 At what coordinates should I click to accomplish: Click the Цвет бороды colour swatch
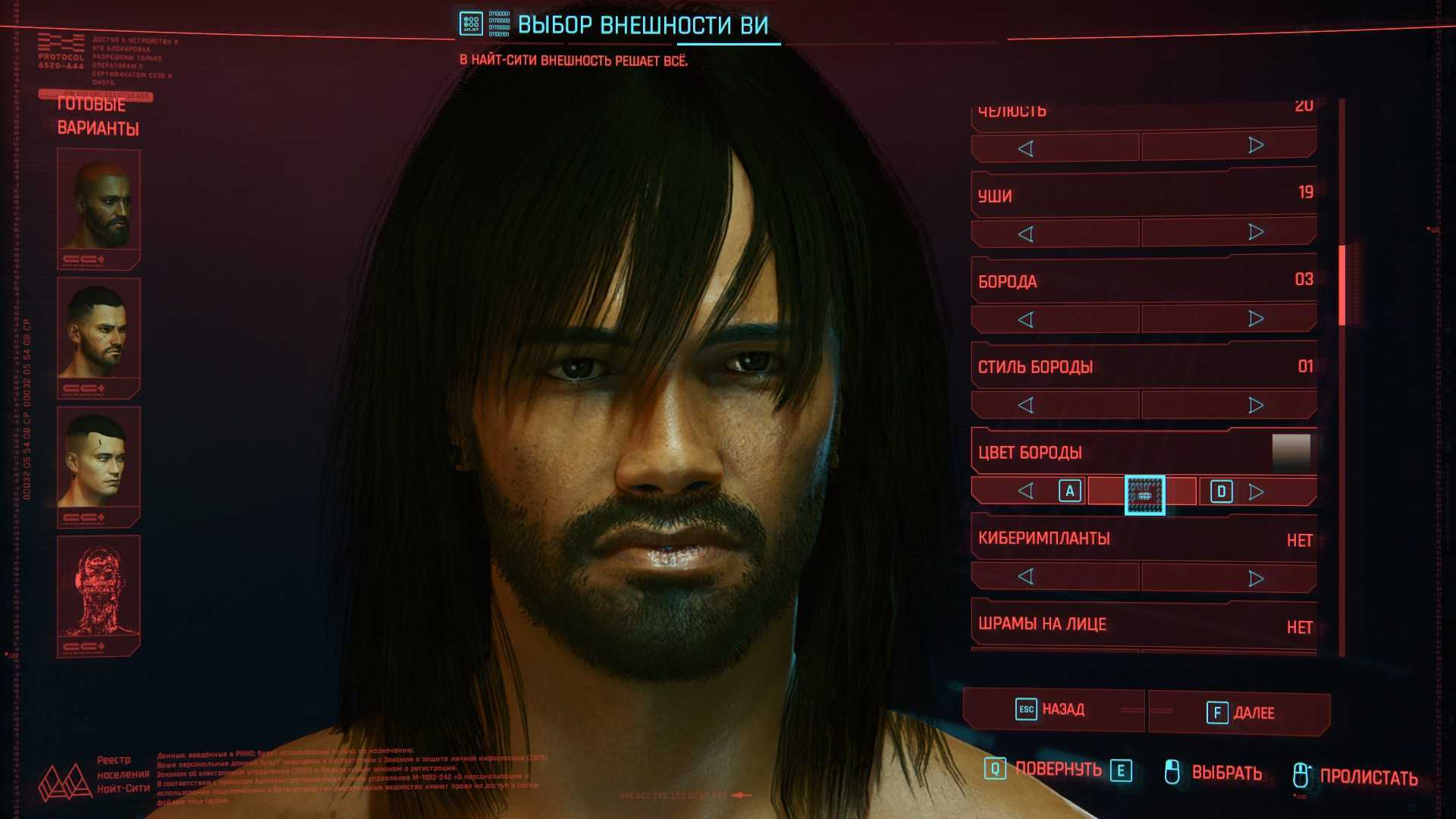[x=1291, y=452]
